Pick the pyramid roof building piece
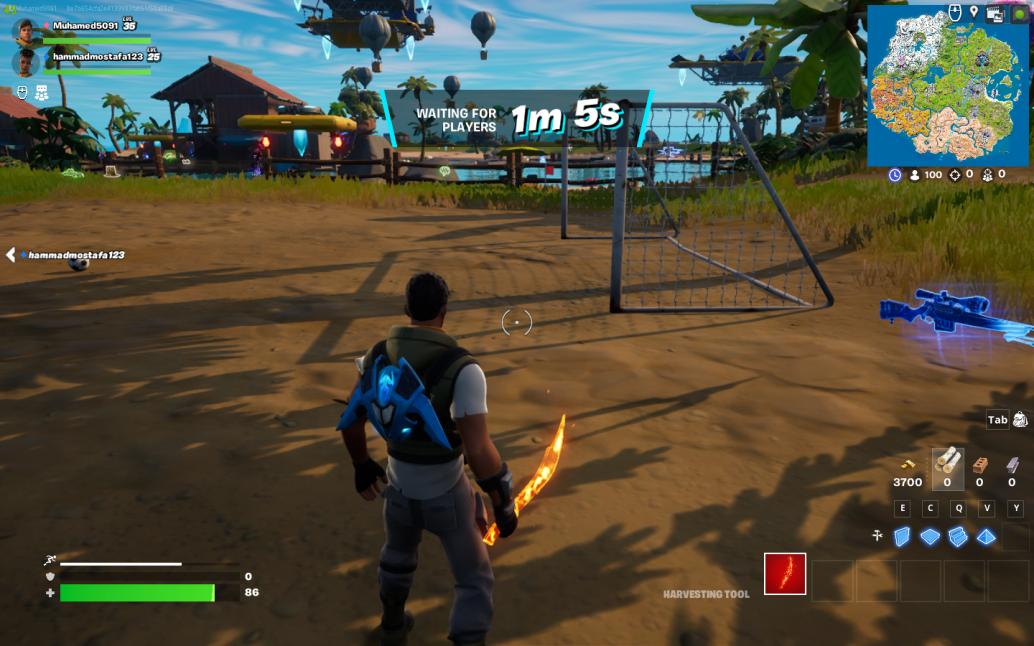Image resolution: width=1034 pixels, height=646 pixels. click(986, 537)
